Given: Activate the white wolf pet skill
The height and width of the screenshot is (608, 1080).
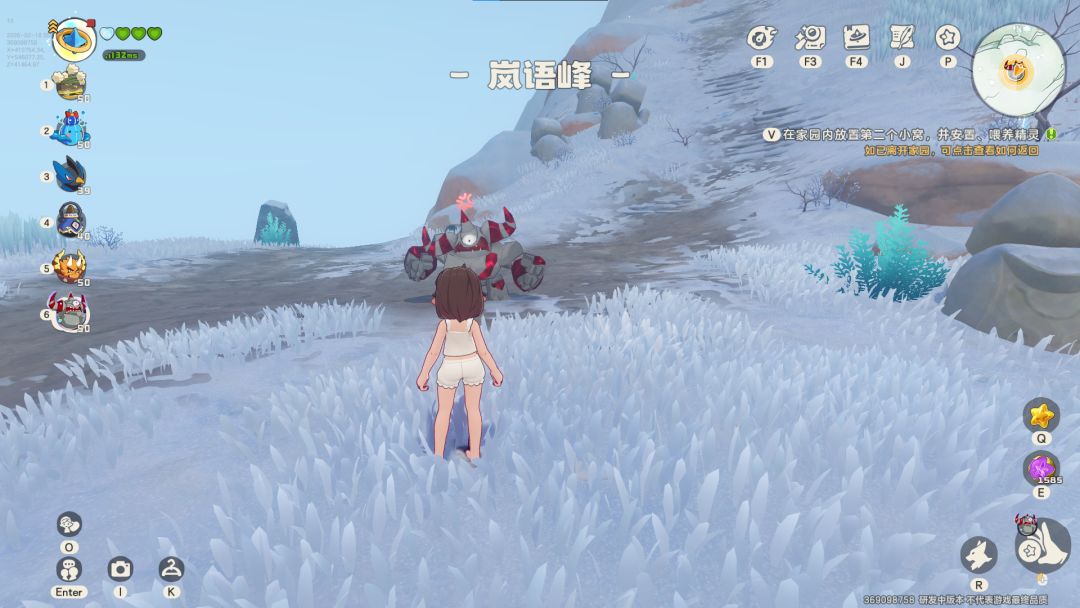Looking at the screenshot, I should coord(978,555).
